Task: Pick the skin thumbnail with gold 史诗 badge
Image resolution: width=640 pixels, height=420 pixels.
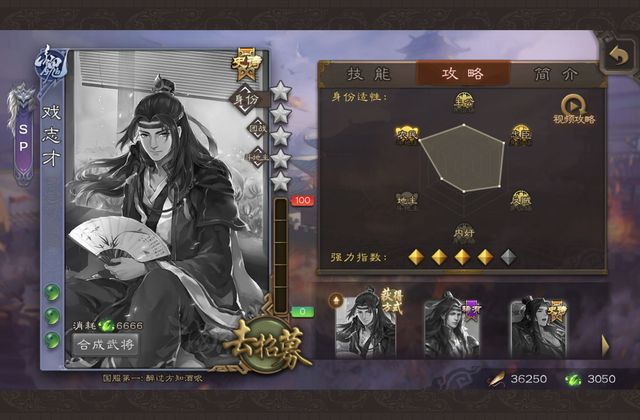Action: pyautogui.click(x=538, y=325)
